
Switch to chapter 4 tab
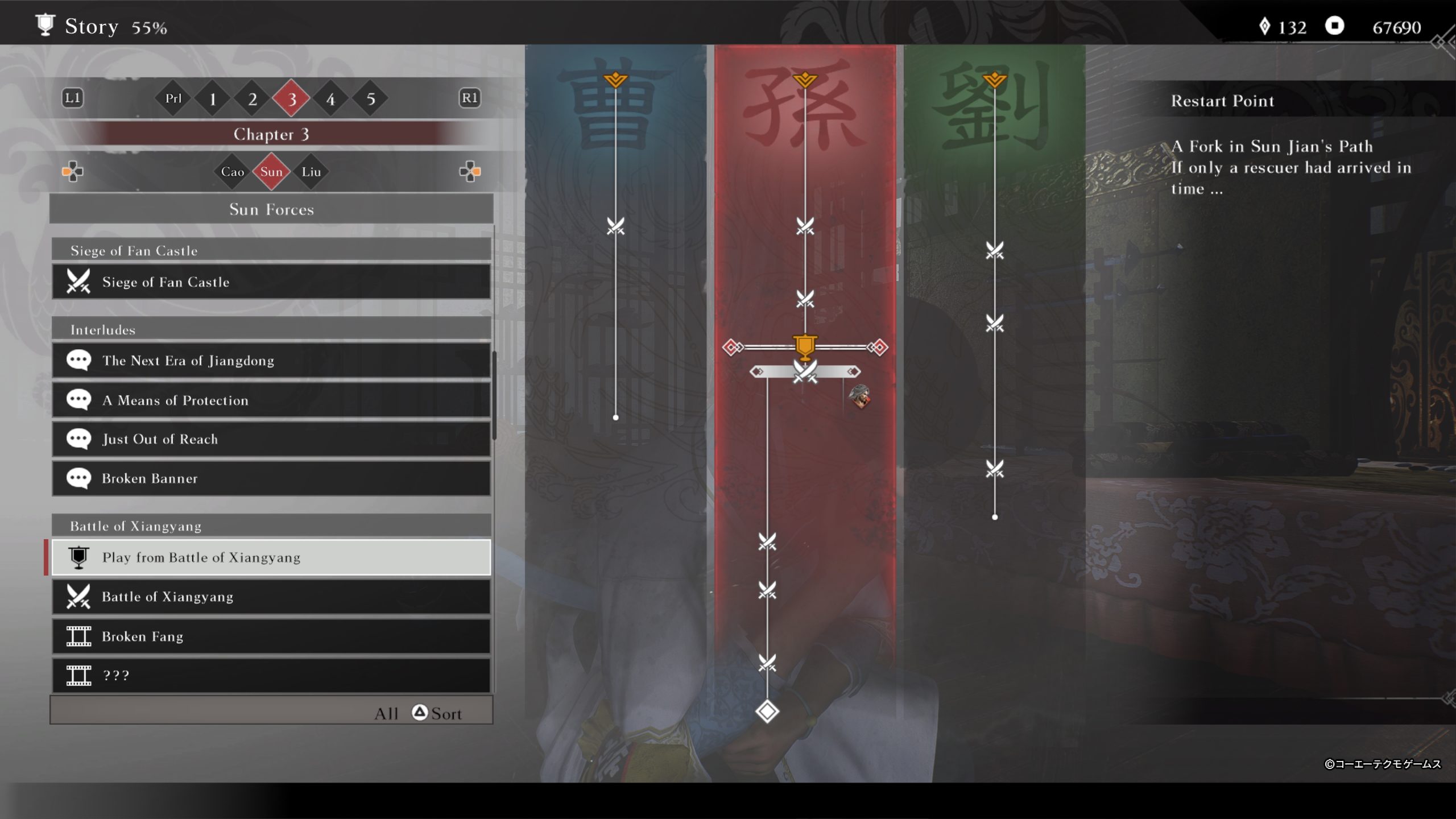pyautogui.click(x=331, y=99)
